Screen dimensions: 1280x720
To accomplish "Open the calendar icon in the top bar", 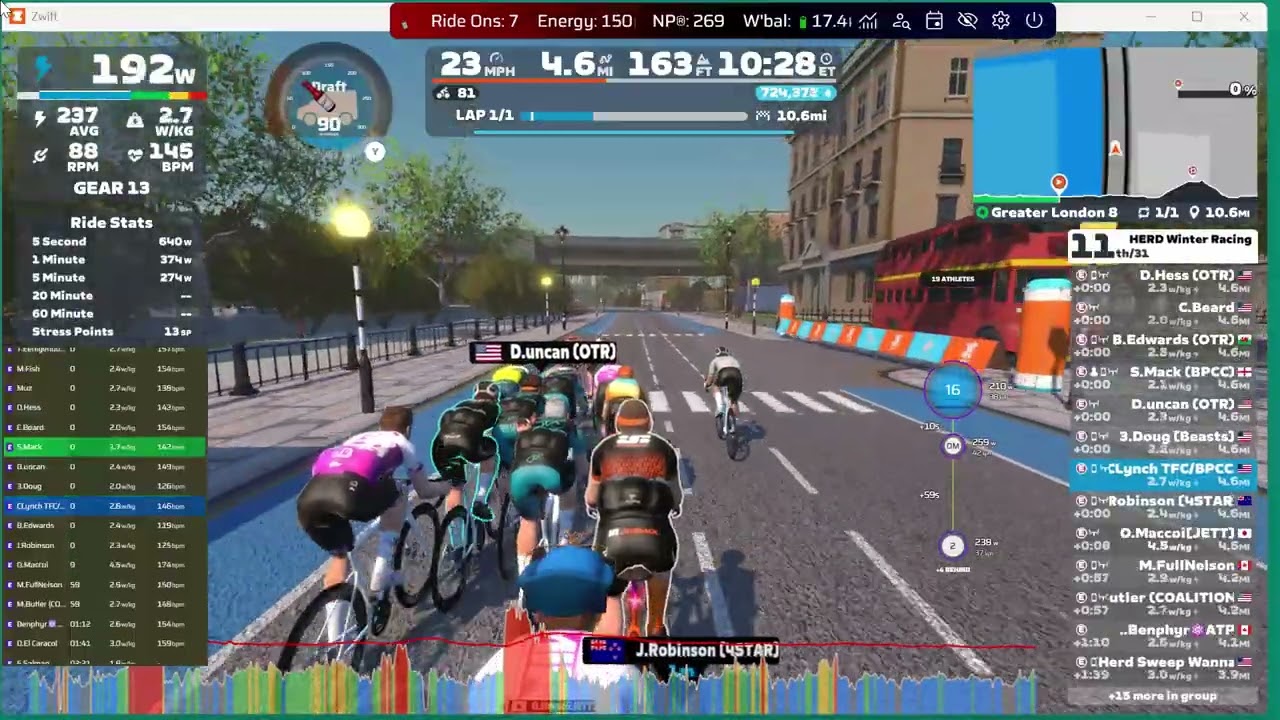I will [934, 20].
